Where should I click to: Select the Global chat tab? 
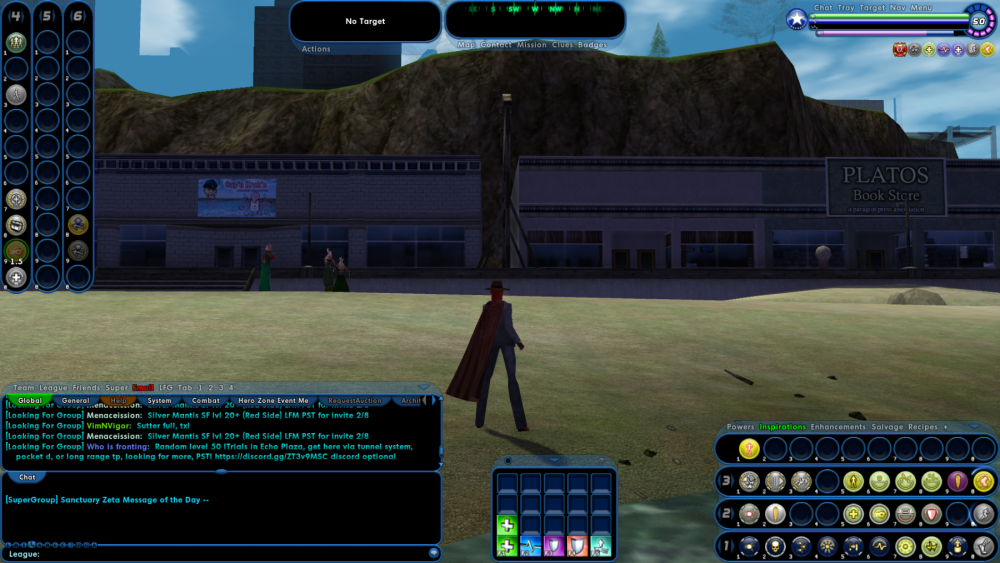(x=30, y=400)
